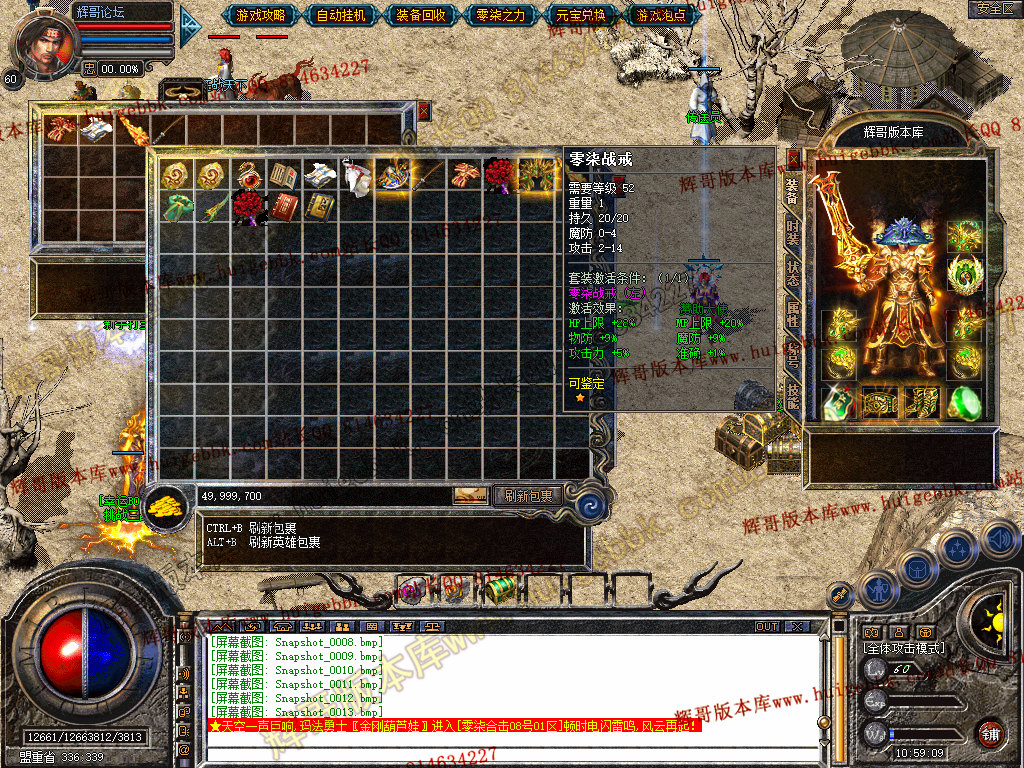The height and width of the screenshot is (768, 1024).
Task: Select the white robe item in the bag
Action: [x=355, y=176]
